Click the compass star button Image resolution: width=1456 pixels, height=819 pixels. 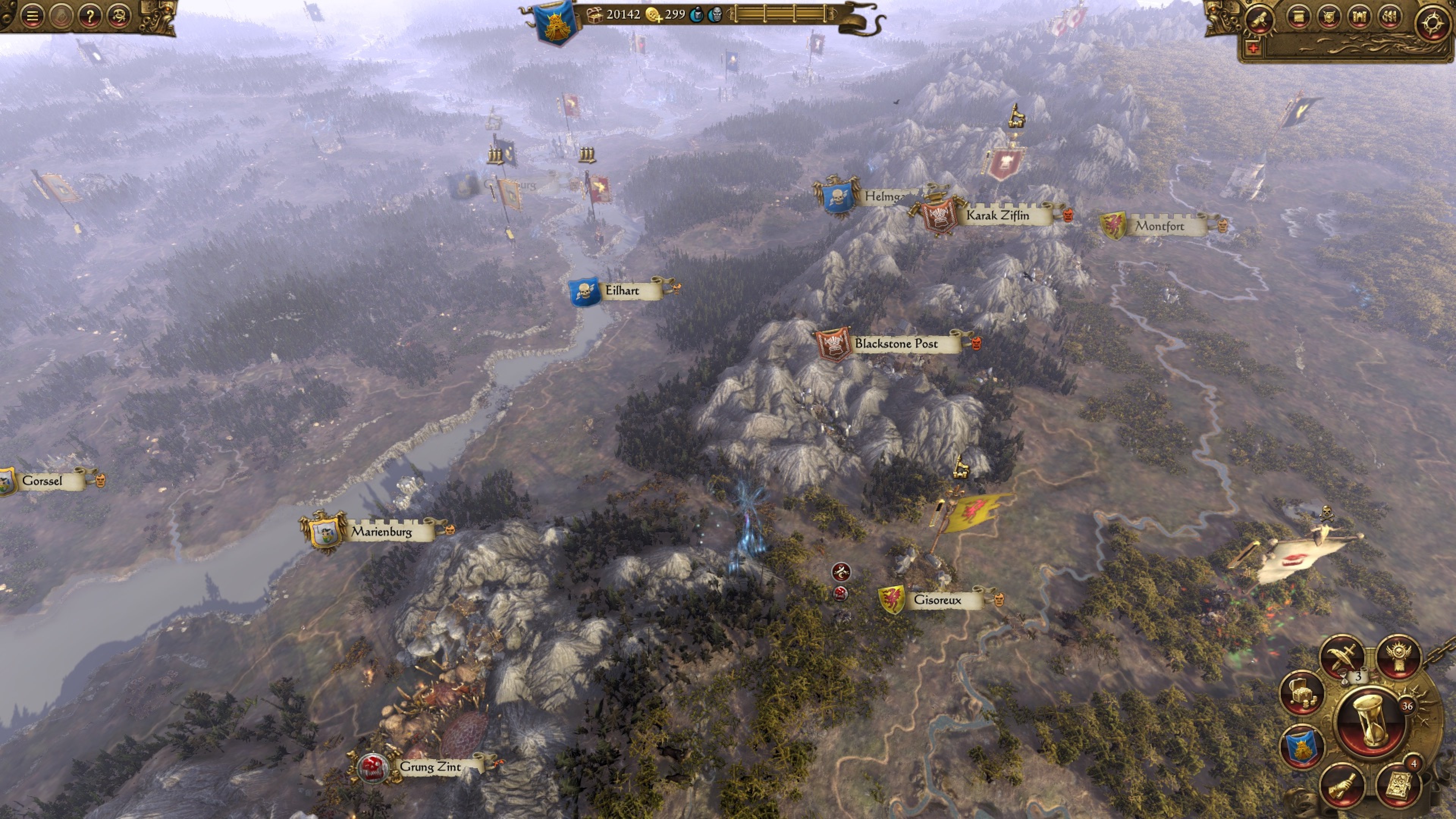click(1432, 22)
